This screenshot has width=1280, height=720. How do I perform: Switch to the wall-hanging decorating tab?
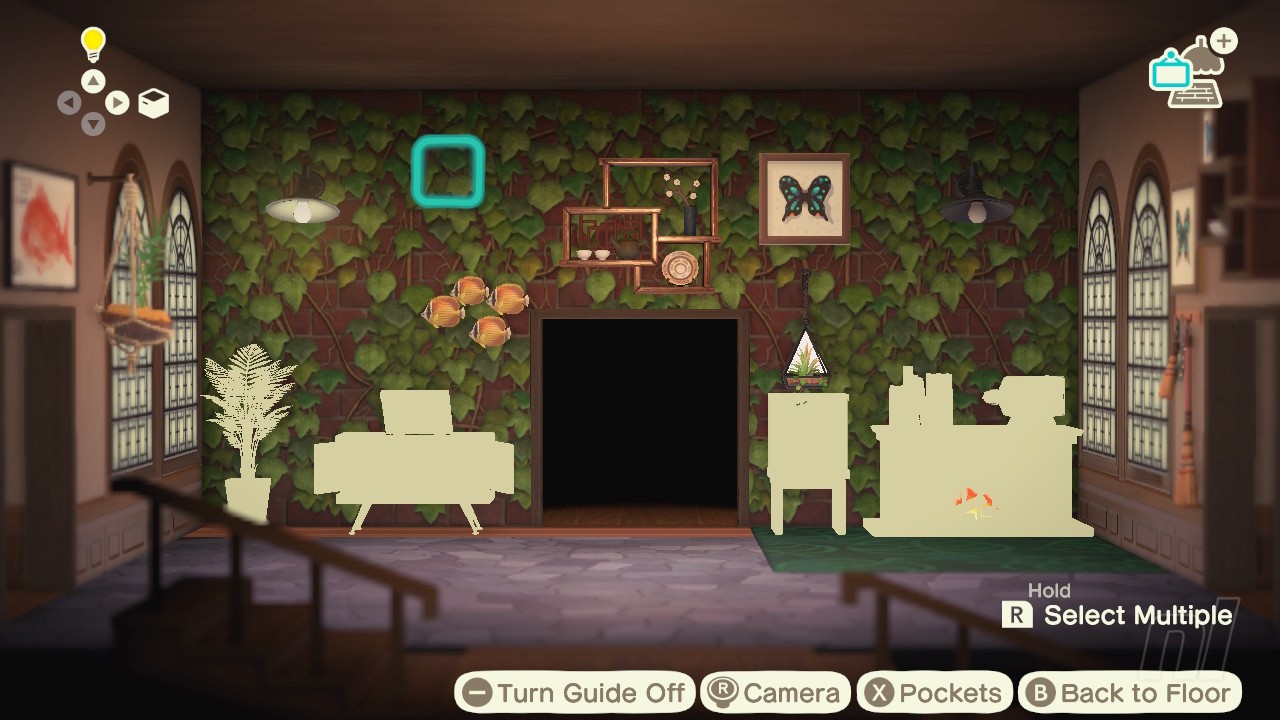1170,73
